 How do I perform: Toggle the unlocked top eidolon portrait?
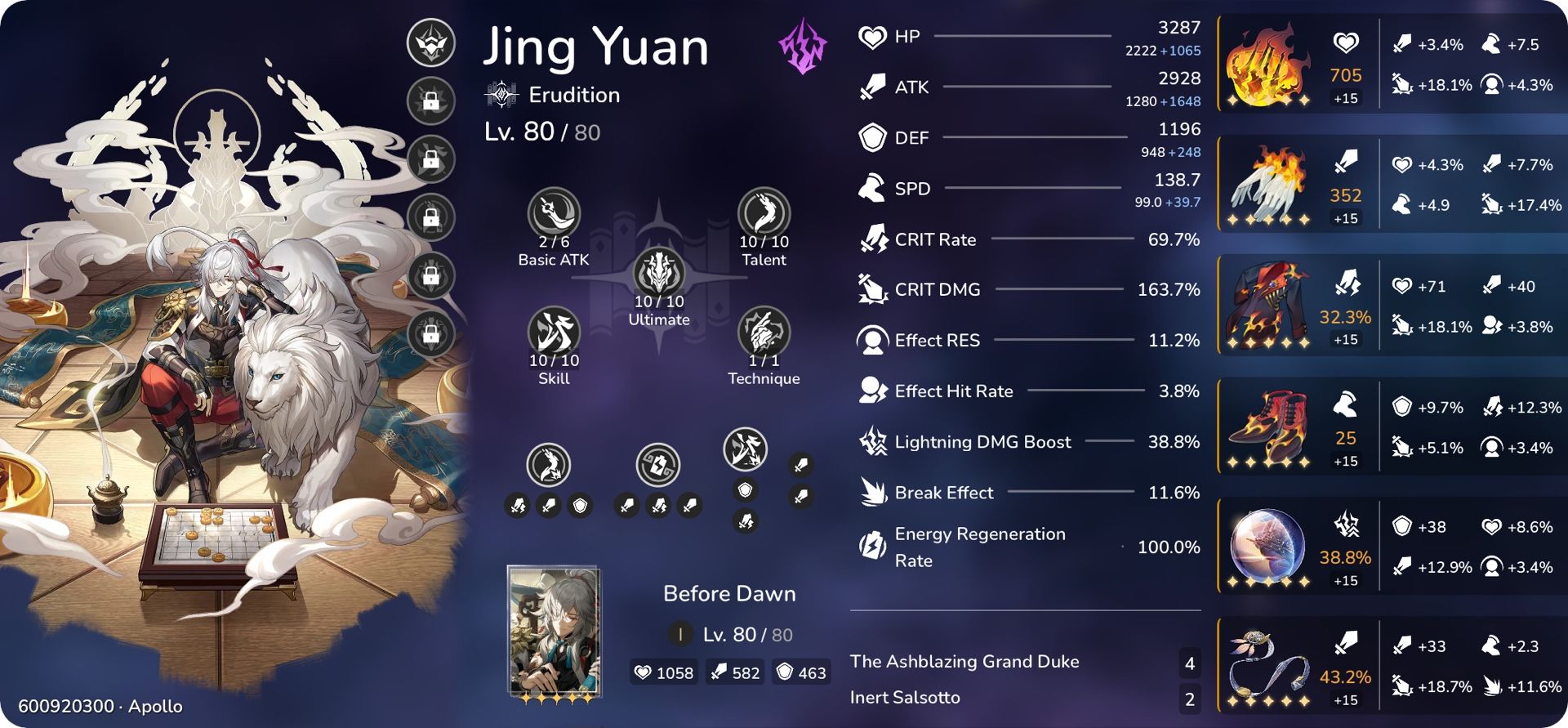(x=431, y=42)
